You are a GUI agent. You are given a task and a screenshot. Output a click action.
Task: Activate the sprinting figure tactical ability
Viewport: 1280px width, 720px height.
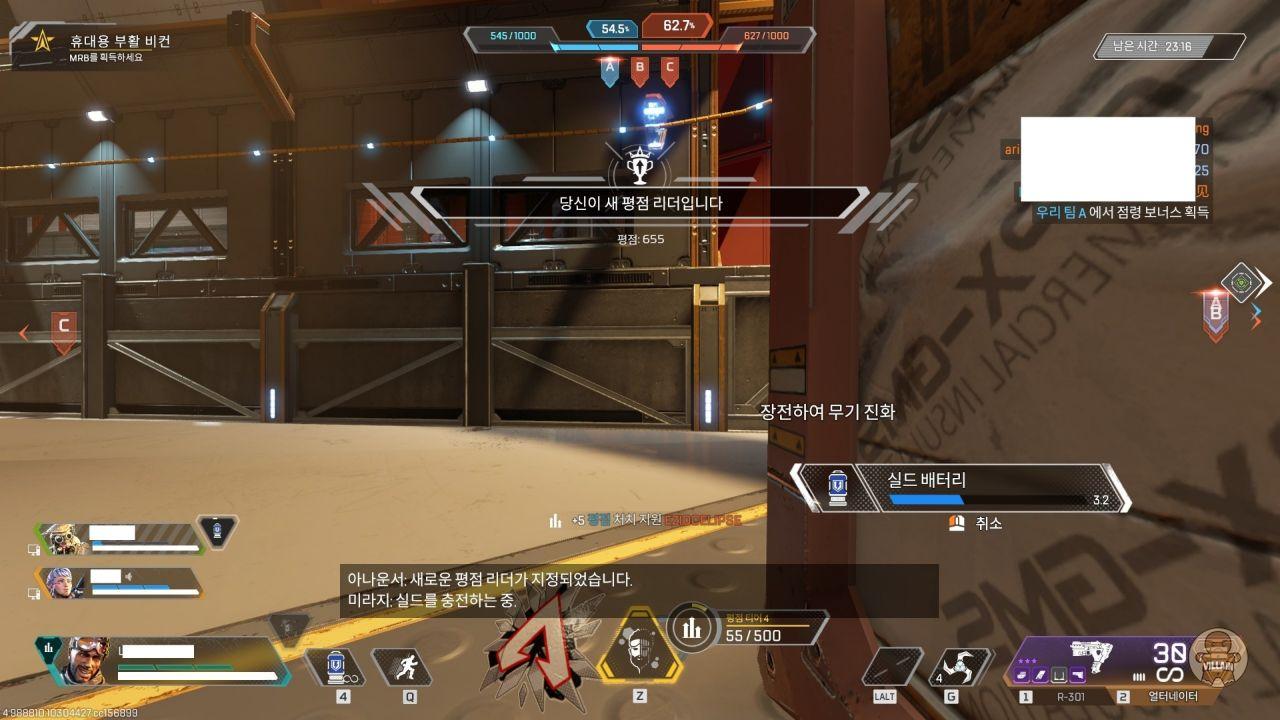click(404, 667)
